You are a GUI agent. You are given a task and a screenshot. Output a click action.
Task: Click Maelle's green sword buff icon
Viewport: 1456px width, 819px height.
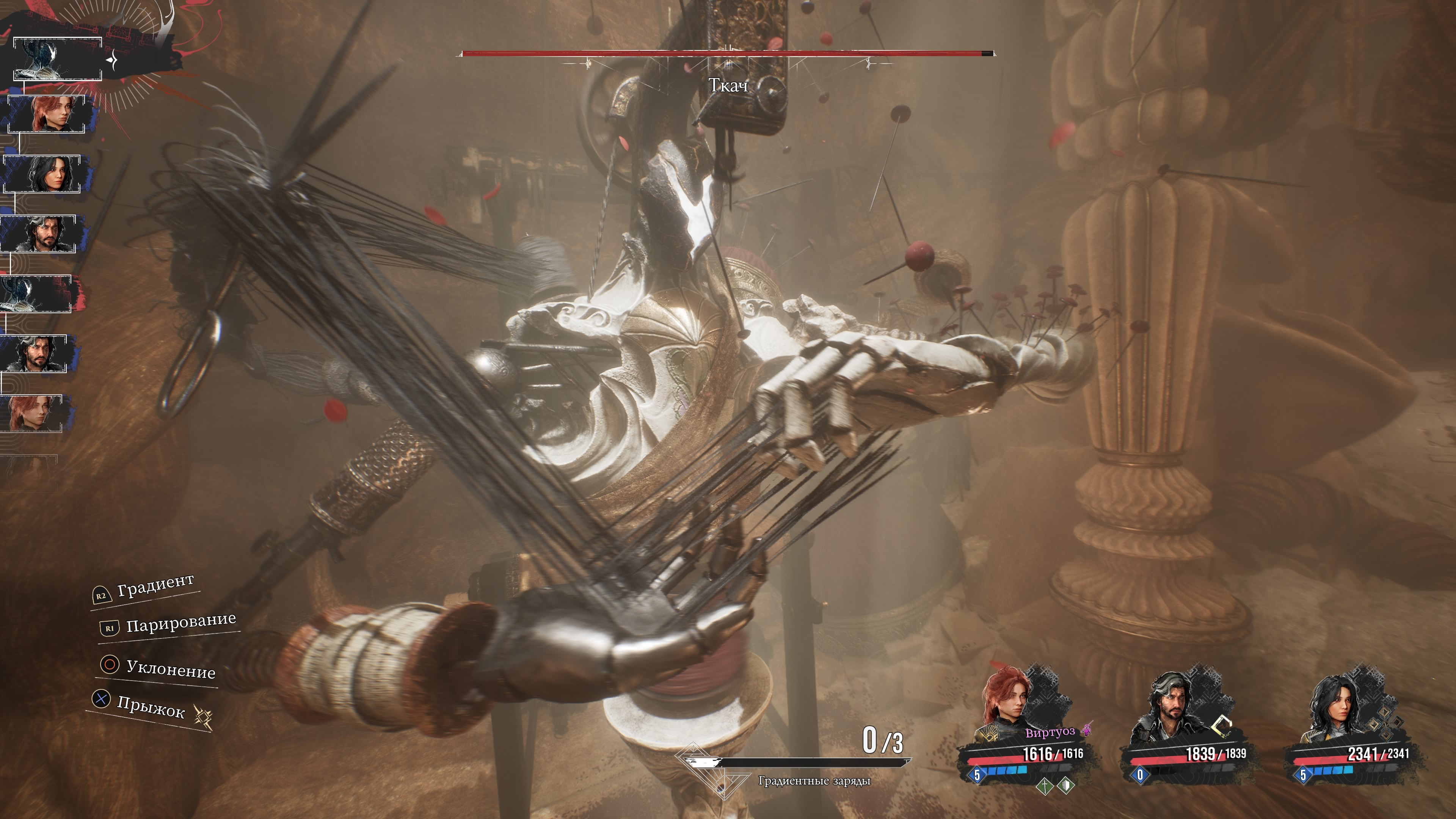click(1045, 786)
